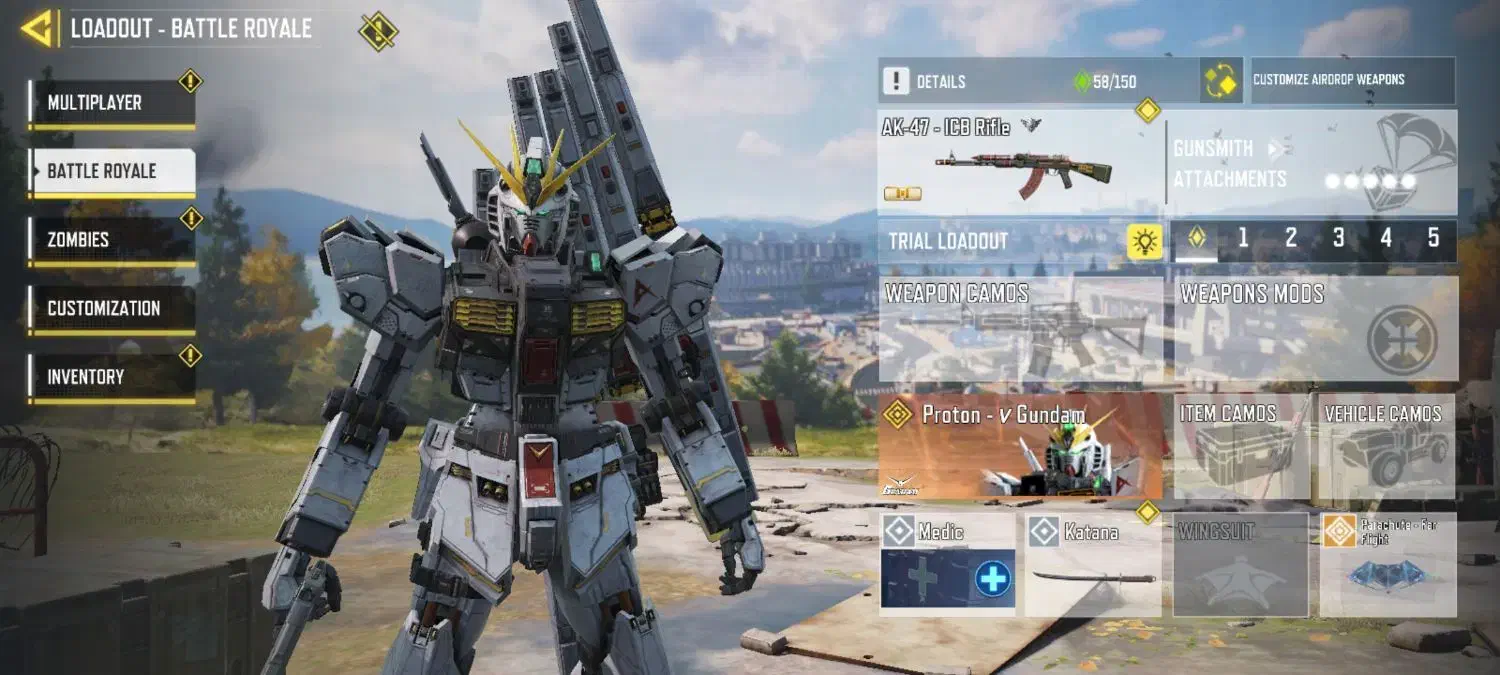Open the Zombies loadout tab
The image size is (1500, 675).
click(111, 240)
